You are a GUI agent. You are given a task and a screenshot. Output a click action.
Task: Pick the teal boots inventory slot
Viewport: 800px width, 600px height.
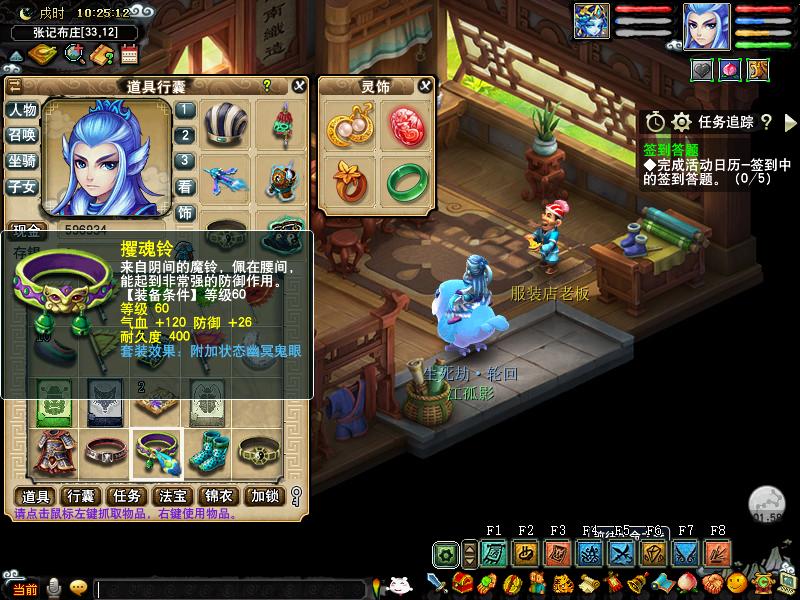[207, 455]
